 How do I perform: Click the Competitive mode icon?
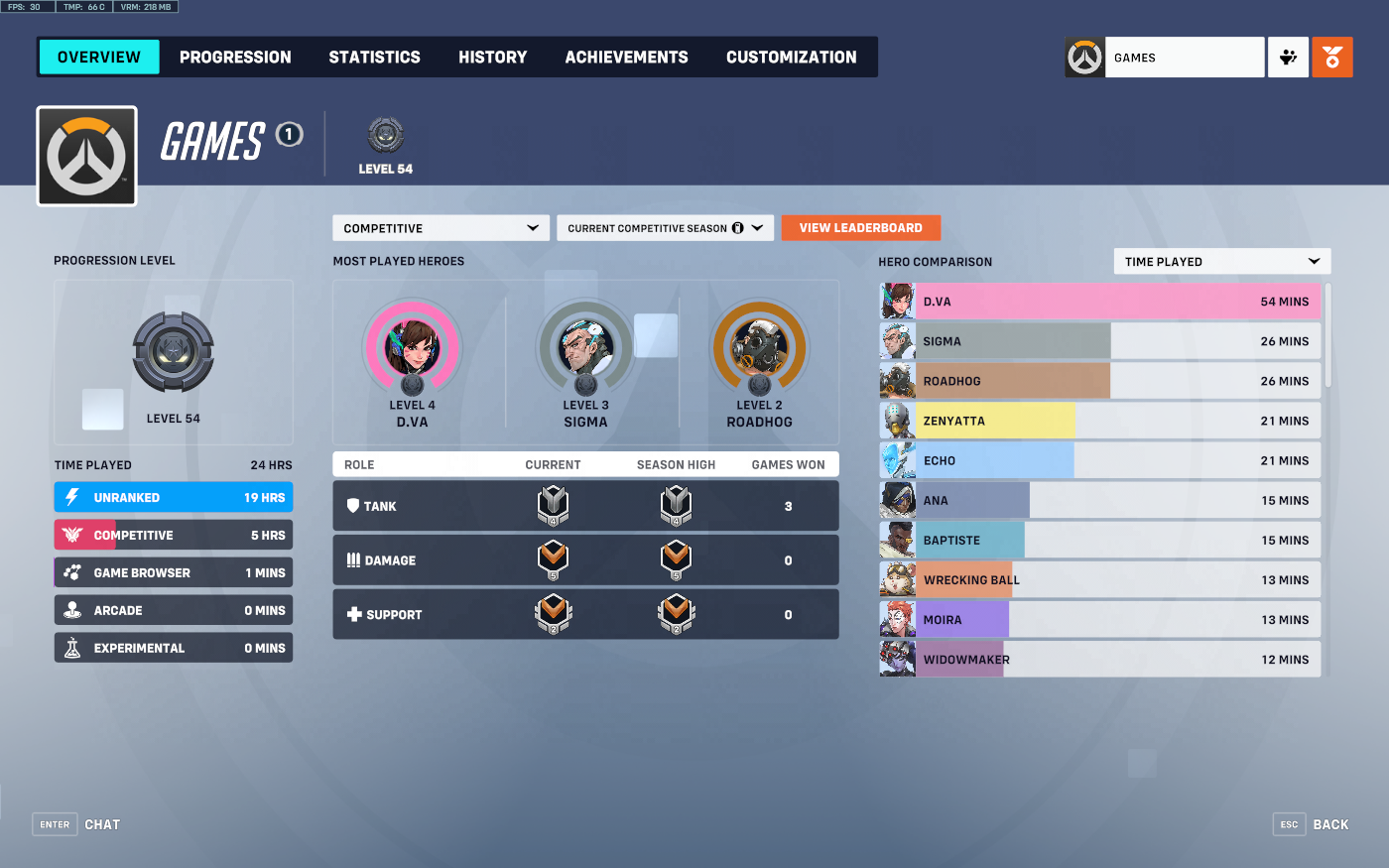pos(70,535)
